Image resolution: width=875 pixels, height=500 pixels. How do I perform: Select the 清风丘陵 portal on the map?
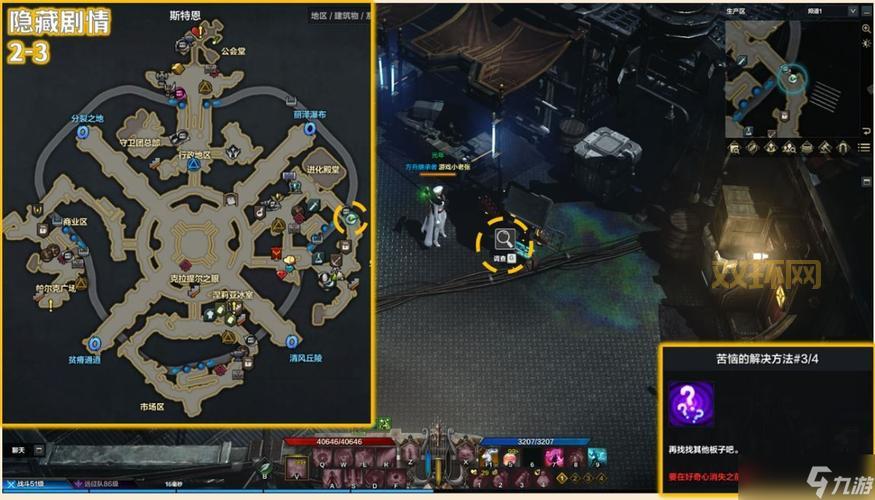(290, 341)
